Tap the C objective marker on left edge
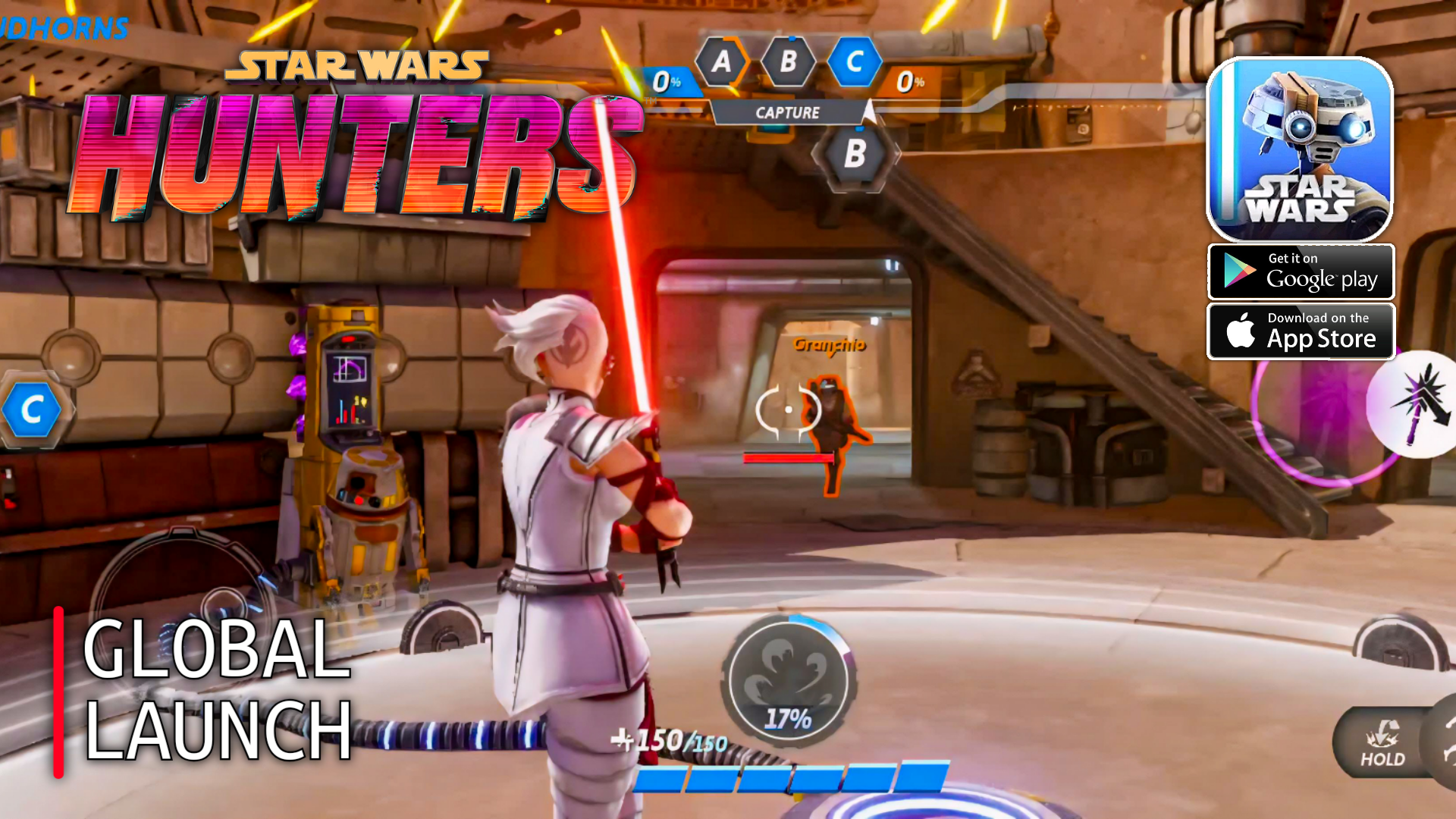 pyautogui.click(x=32, y=410)
